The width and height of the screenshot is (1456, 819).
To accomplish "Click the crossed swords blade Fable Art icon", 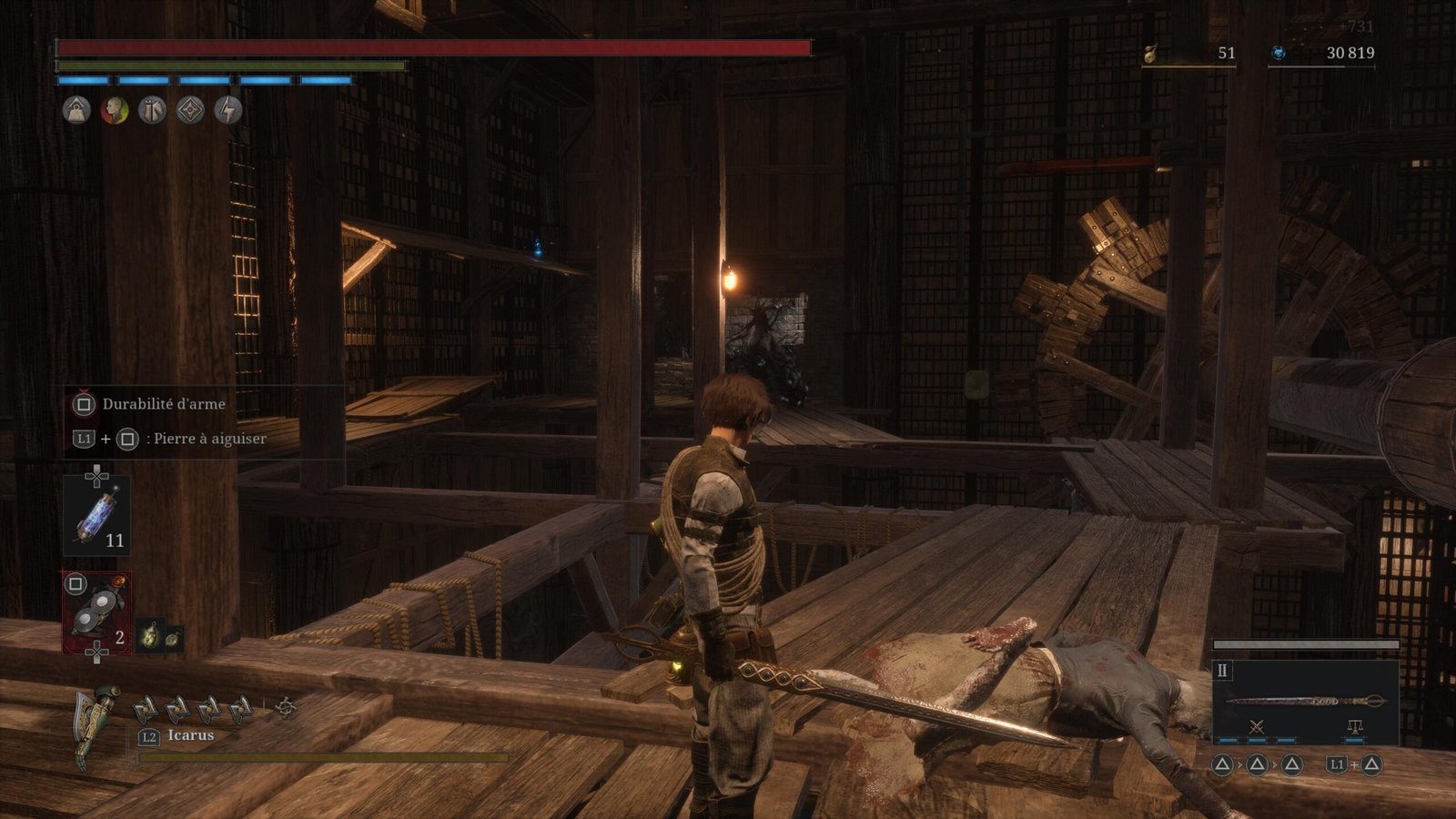I will 1257,726.
